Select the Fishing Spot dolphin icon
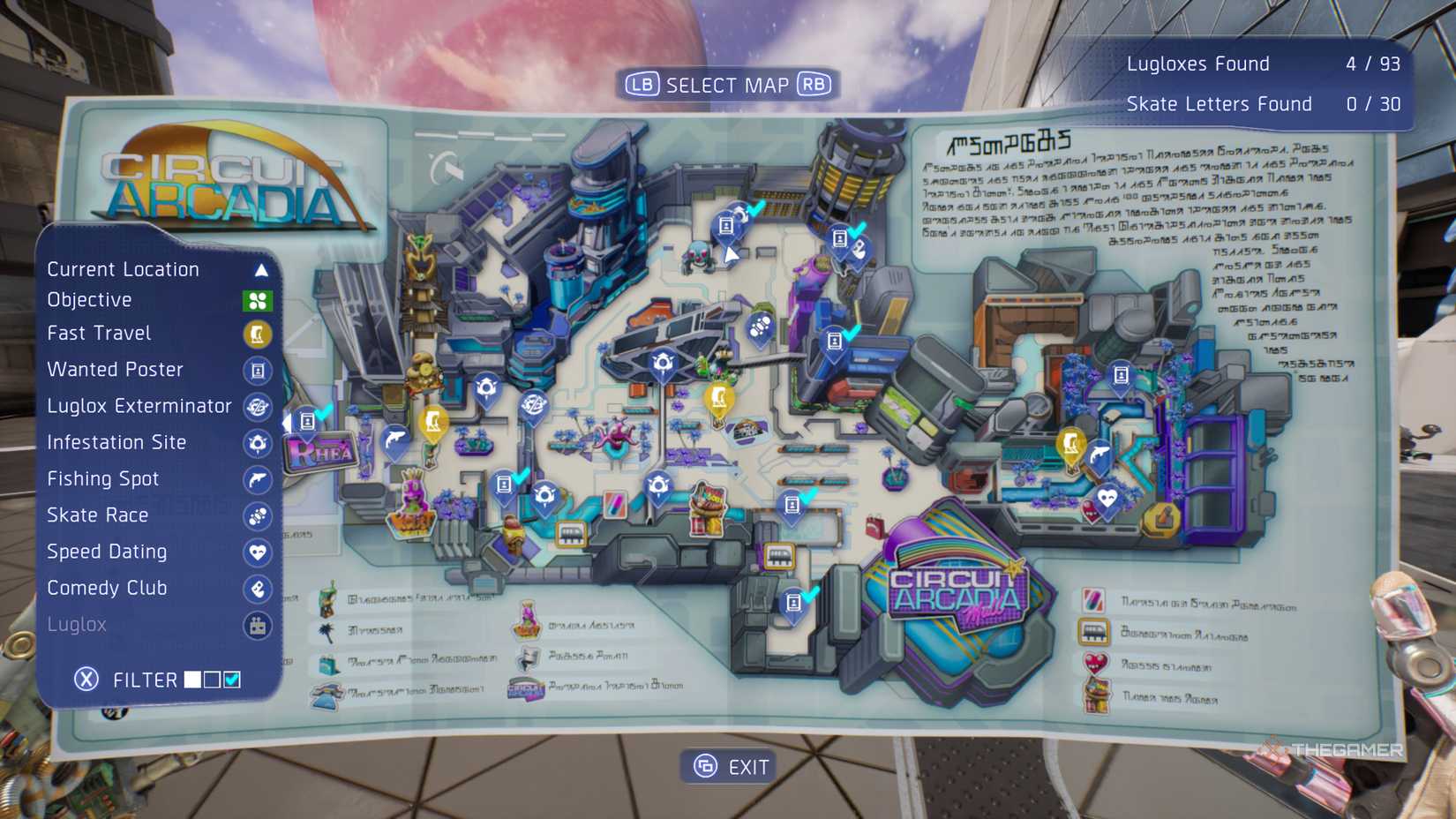1456x819 pixels. 257,480
